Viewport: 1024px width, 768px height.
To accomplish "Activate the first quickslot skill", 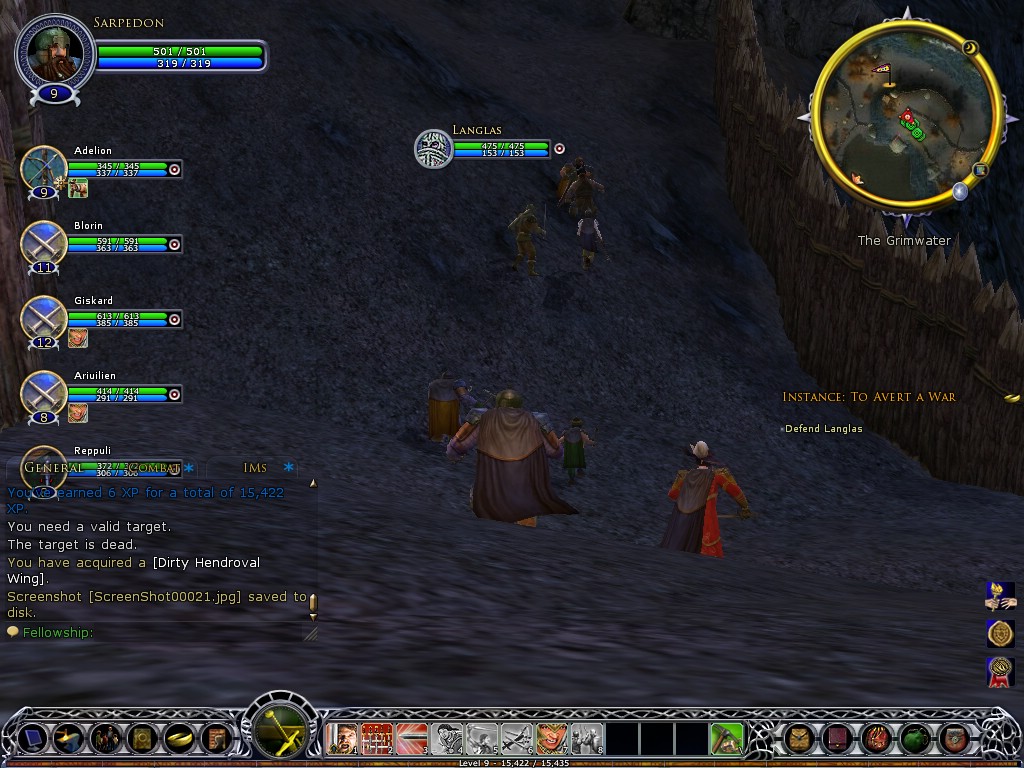I will click(x=343, y=738).
